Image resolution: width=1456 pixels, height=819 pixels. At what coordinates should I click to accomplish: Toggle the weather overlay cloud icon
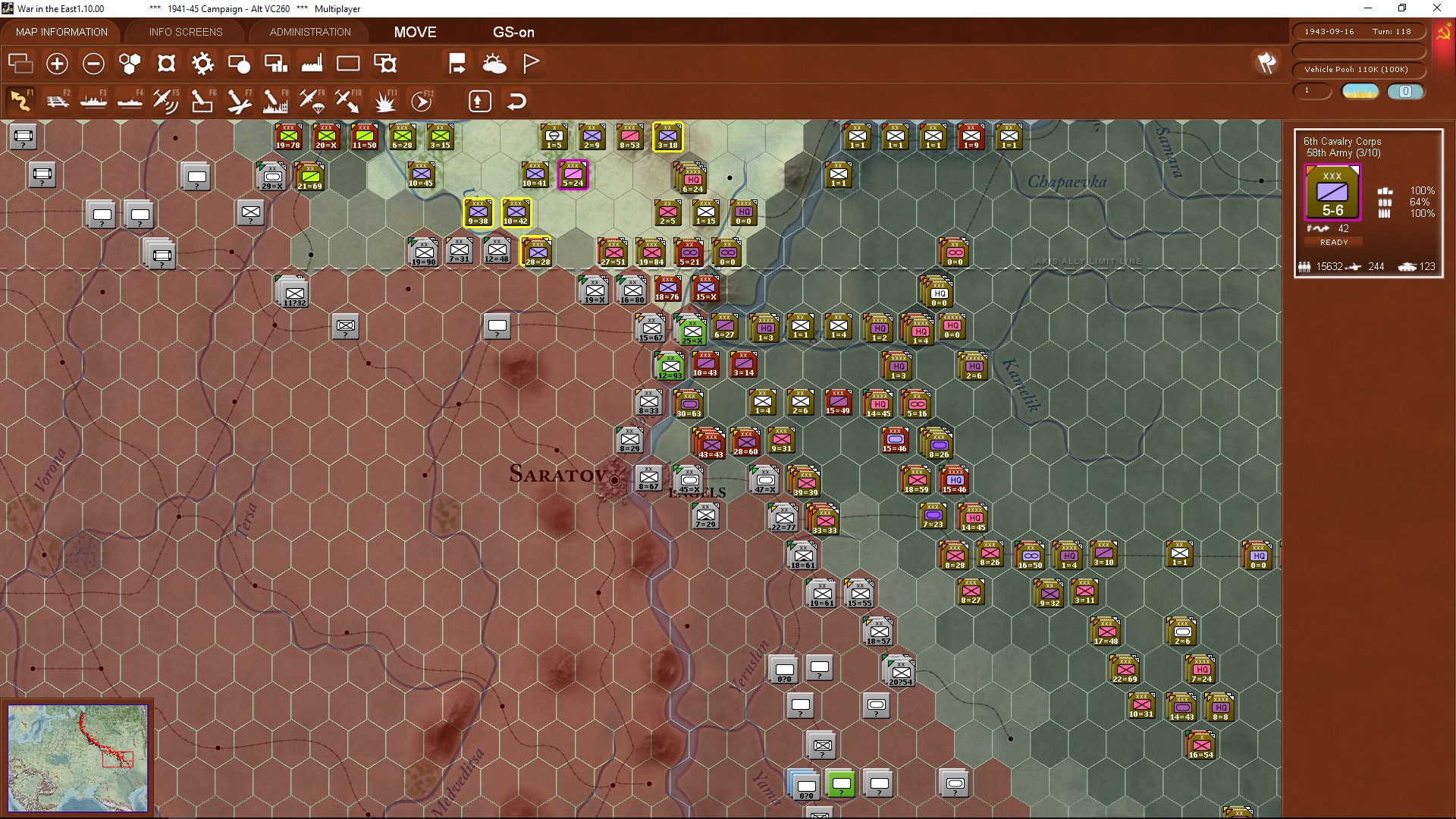point(495,63)
